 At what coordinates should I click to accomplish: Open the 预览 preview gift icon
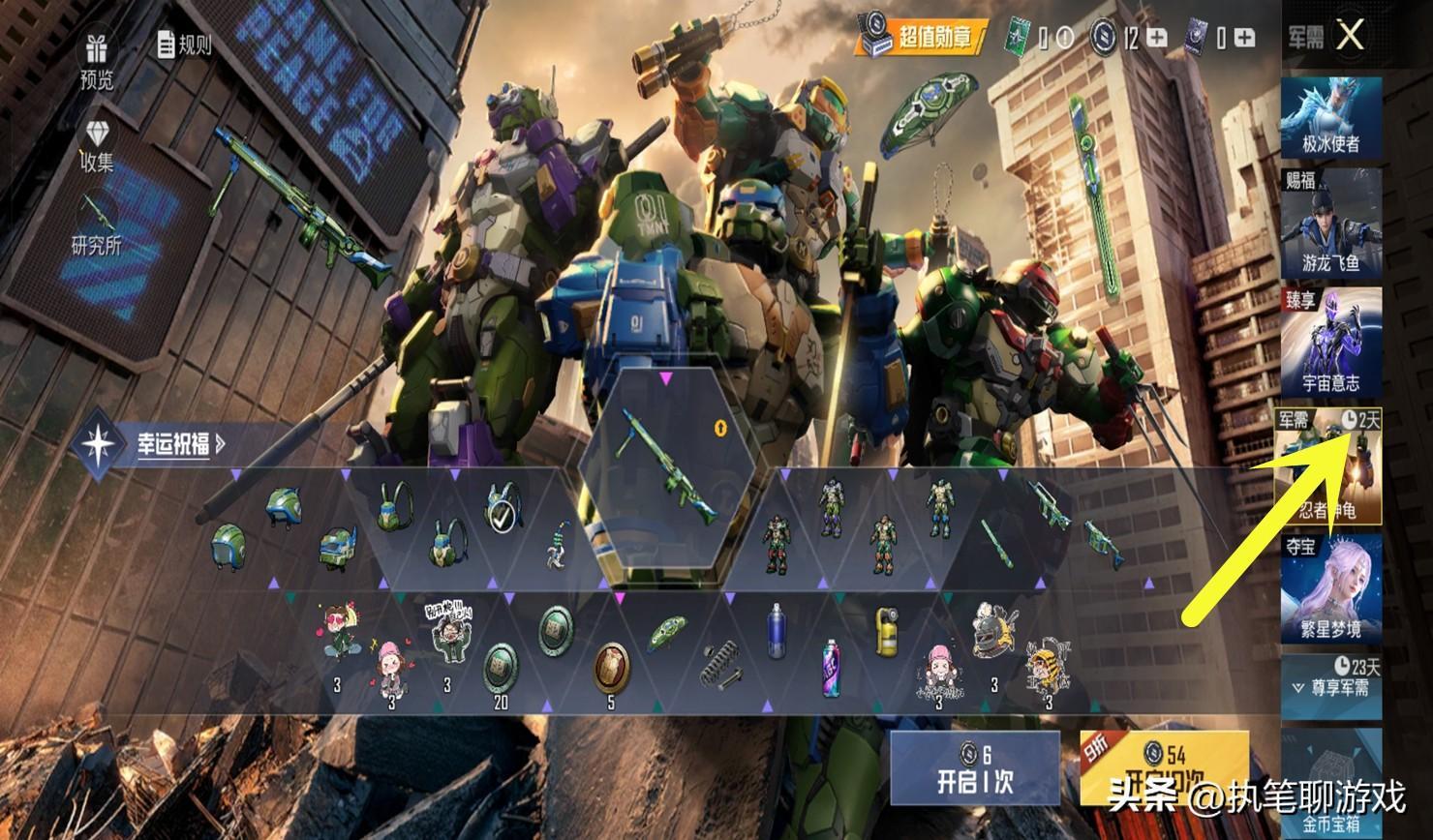tap(96, 61)
